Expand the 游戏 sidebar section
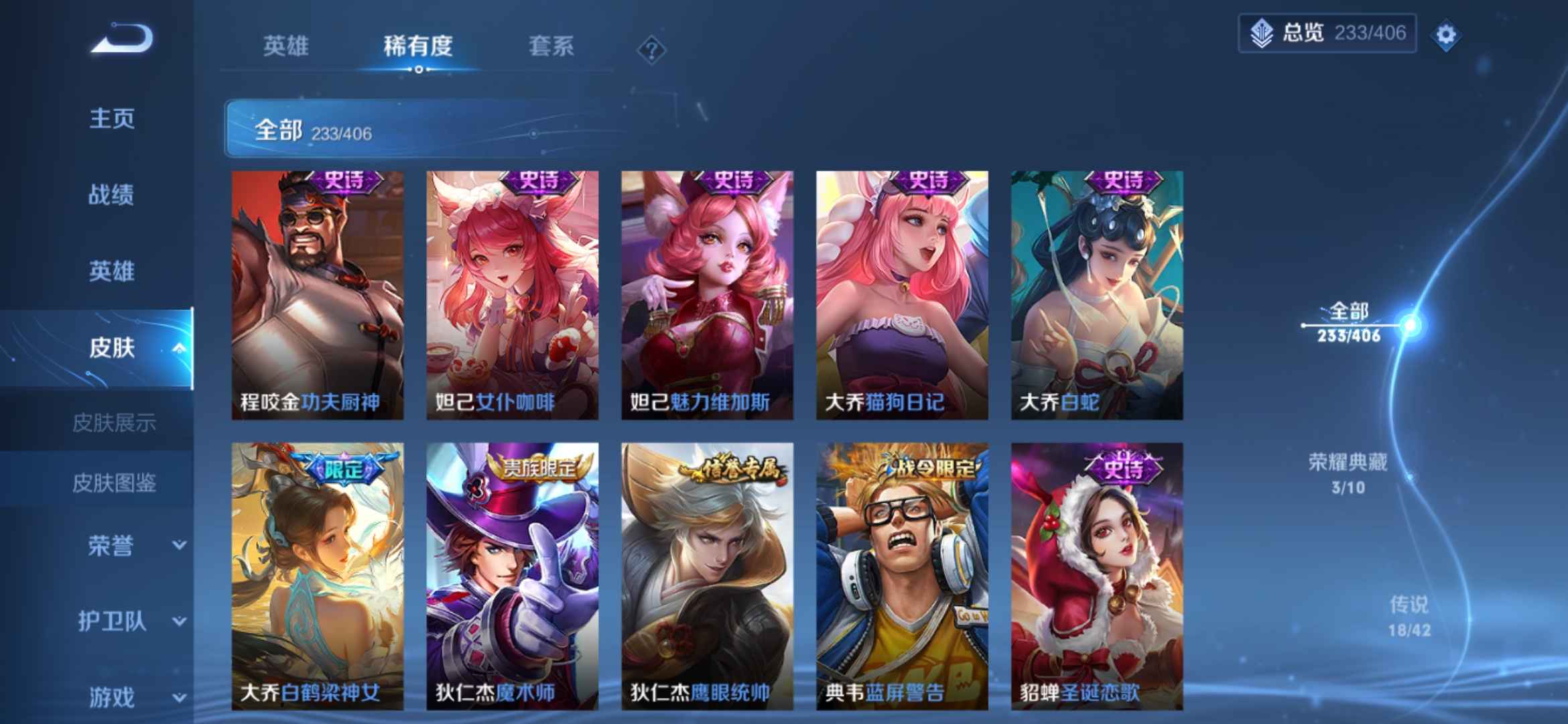The image size is (1568, 724). (x=111, y=696)
